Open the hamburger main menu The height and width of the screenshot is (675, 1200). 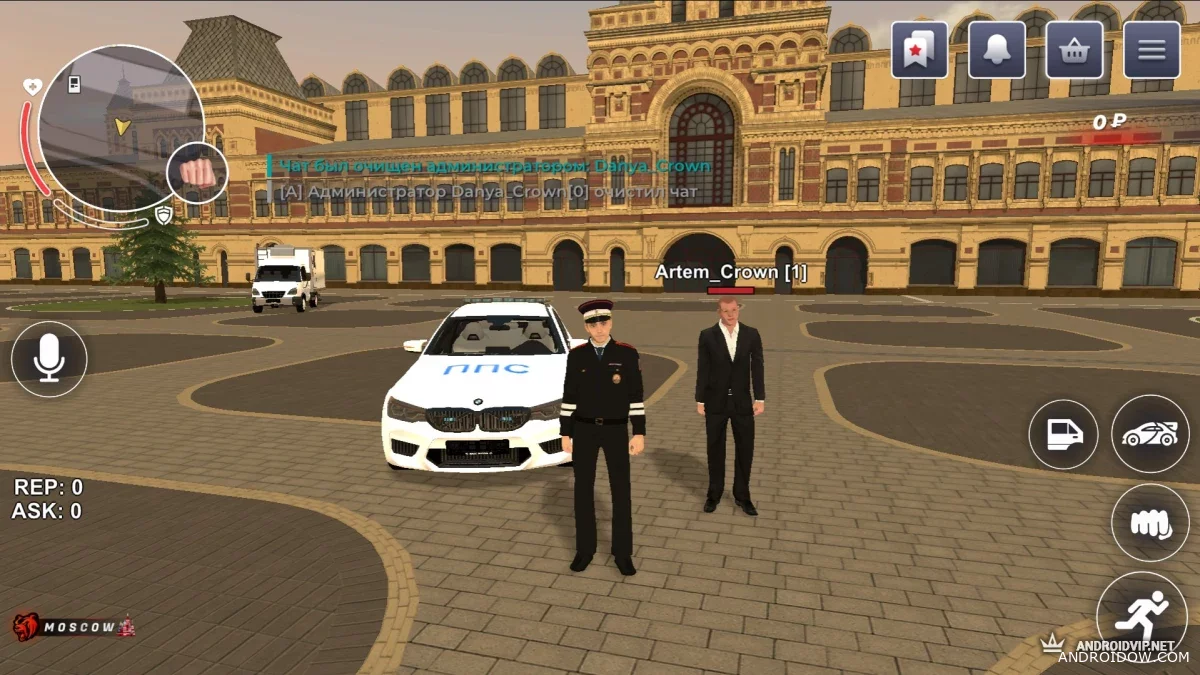[x=1152, y=50]
